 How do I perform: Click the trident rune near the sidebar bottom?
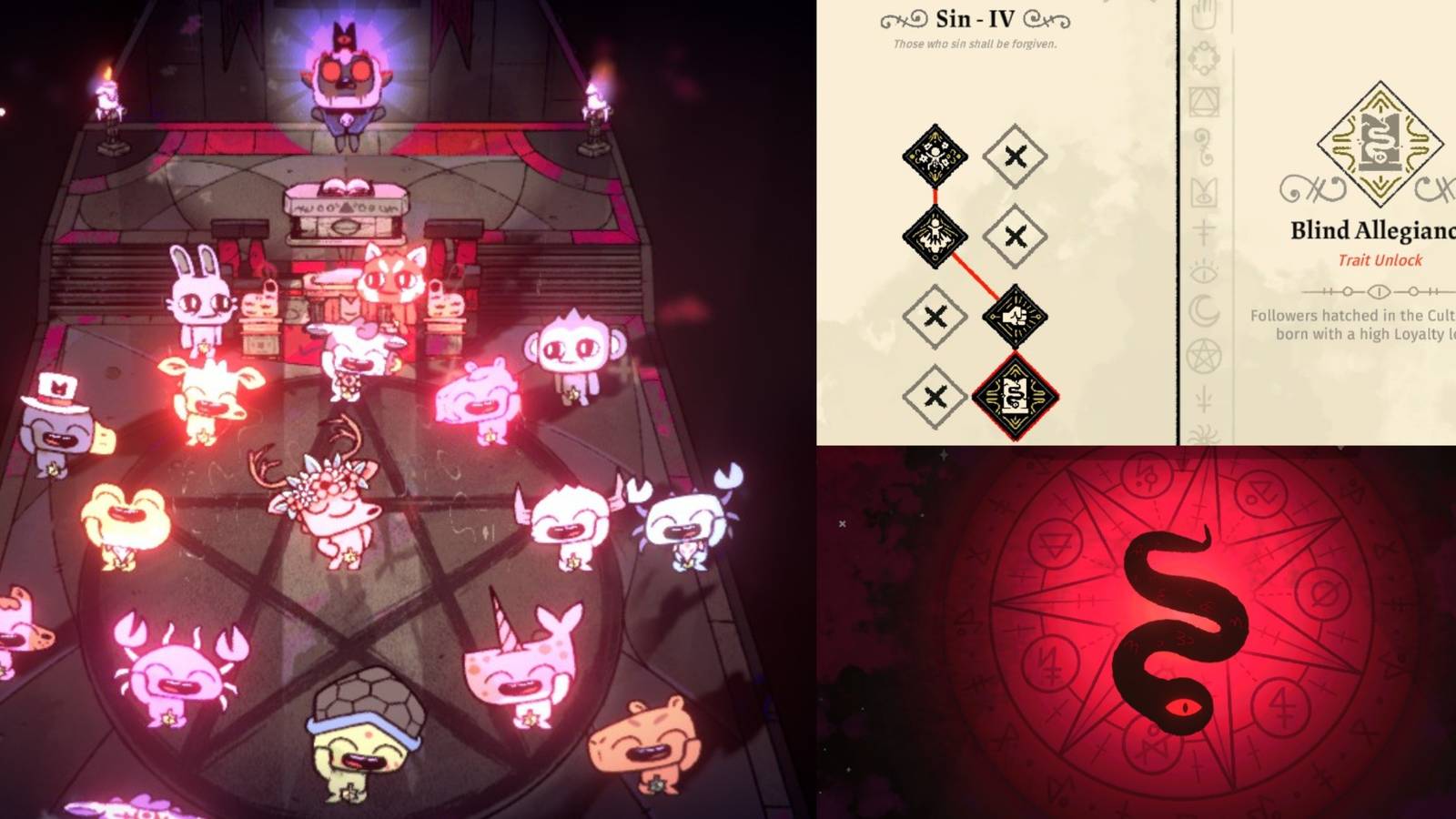[x=1205, y=399]
